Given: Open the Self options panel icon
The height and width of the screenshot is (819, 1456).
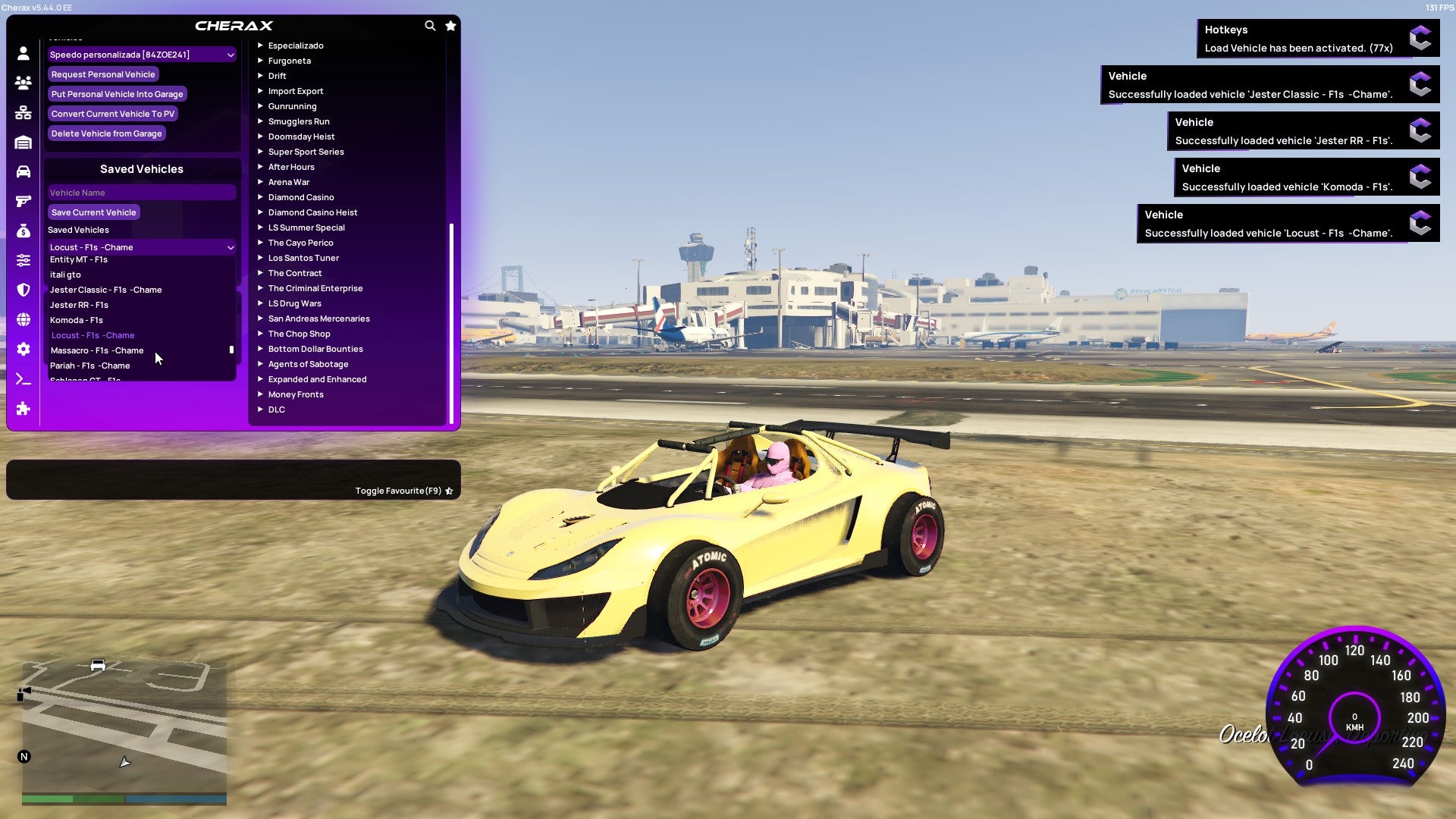Looking at the screenshot, I should pos(23,54).
